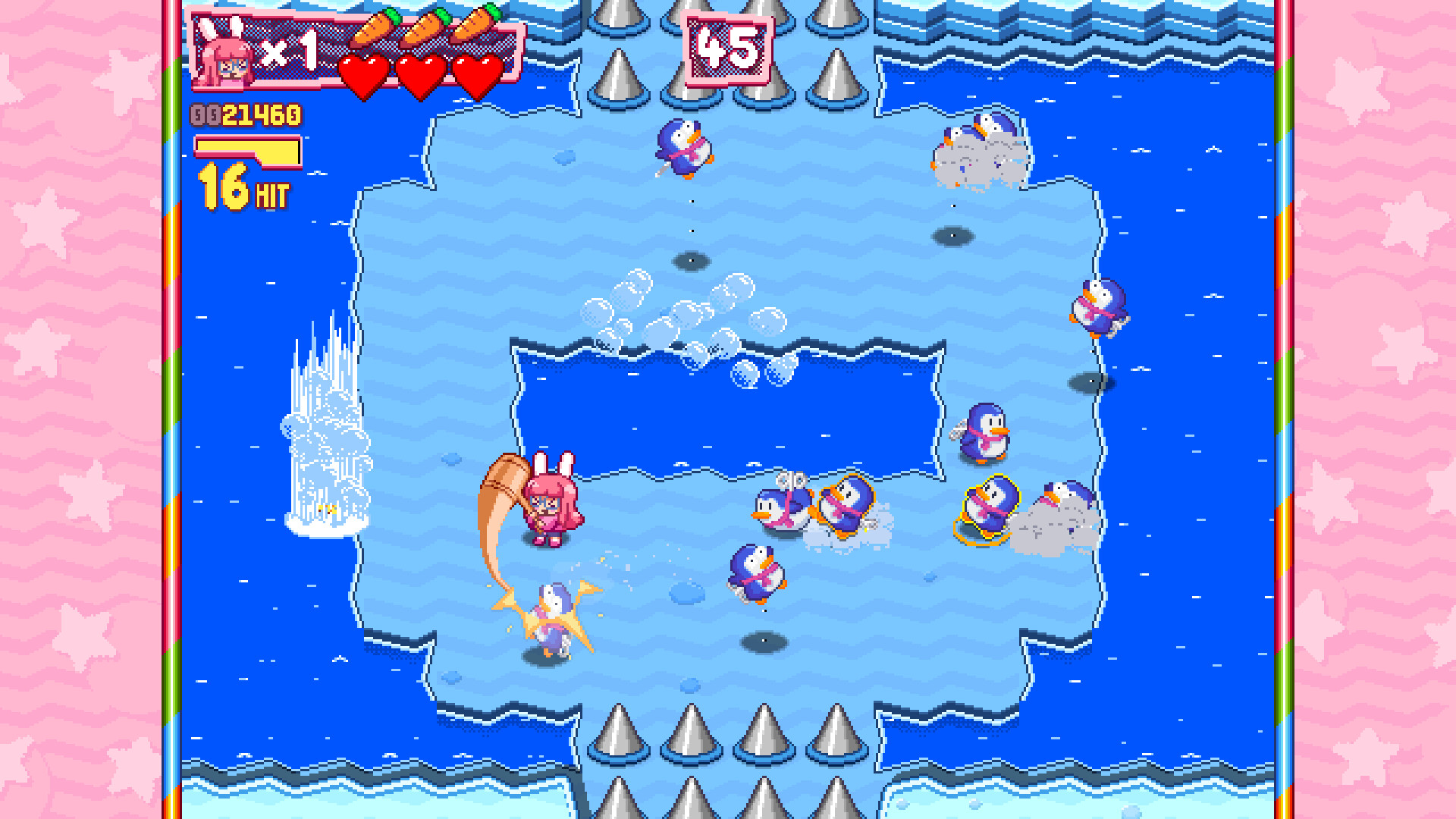Click the first heart in health bar
The image size is (1456, 819).
click(x=364, y=73)
